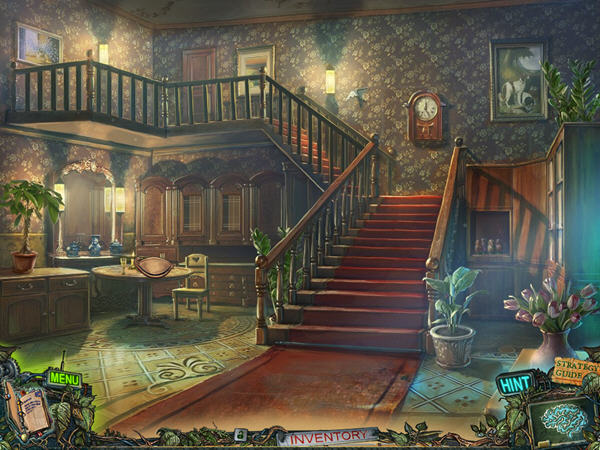Open the green Menu sign
Viewport: 600px width, 450px height.
click(62, 379)
